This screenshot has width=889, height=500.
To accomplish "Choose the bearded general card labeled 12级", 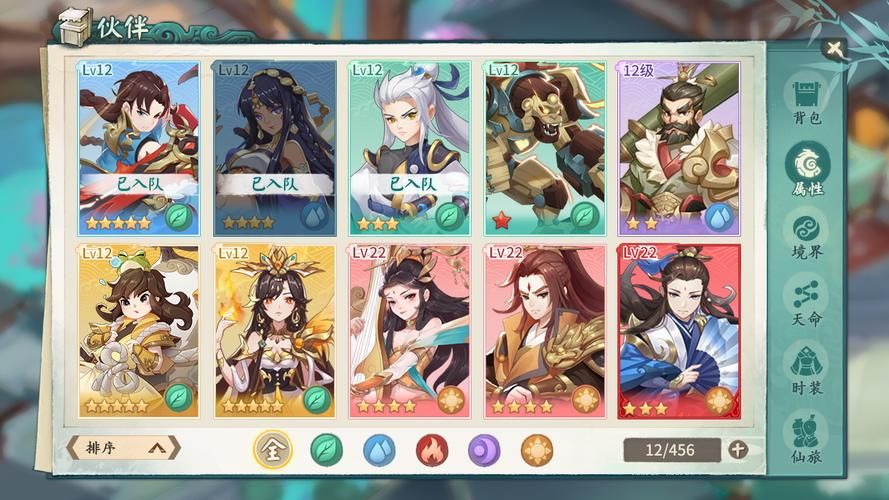I will [679, 147].
